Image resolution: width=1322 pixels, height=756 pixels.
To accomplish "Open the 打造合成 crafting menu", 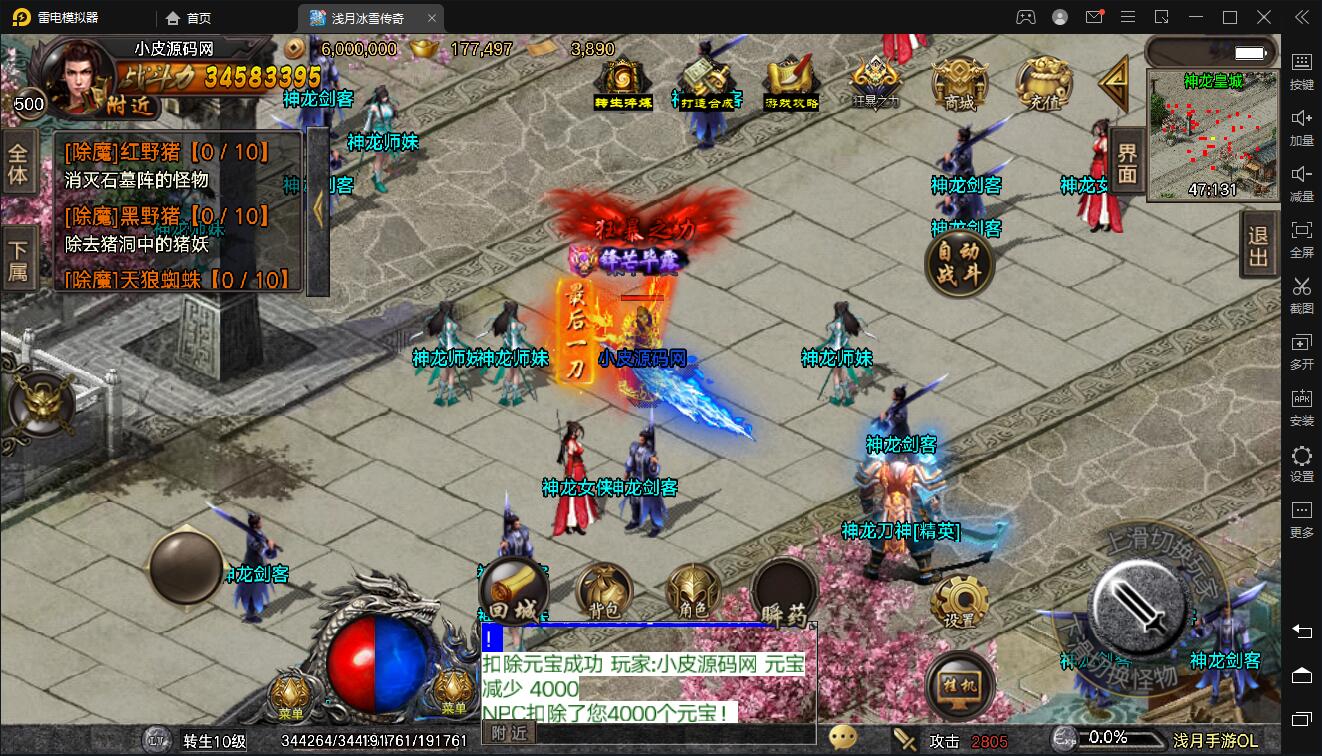I will (706, 84).
